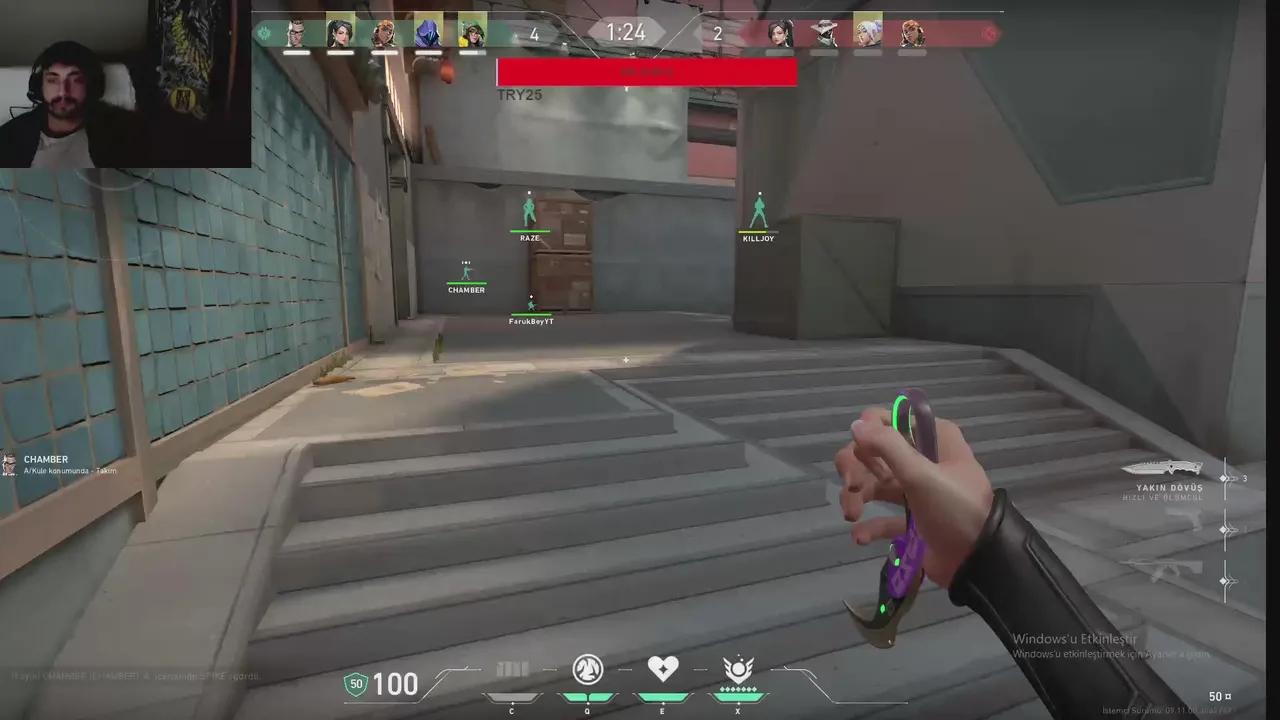The height and width of the screenshot is (720, 1280).
Task: Click the team score showing 4
Action: click(x=533, y=33)
